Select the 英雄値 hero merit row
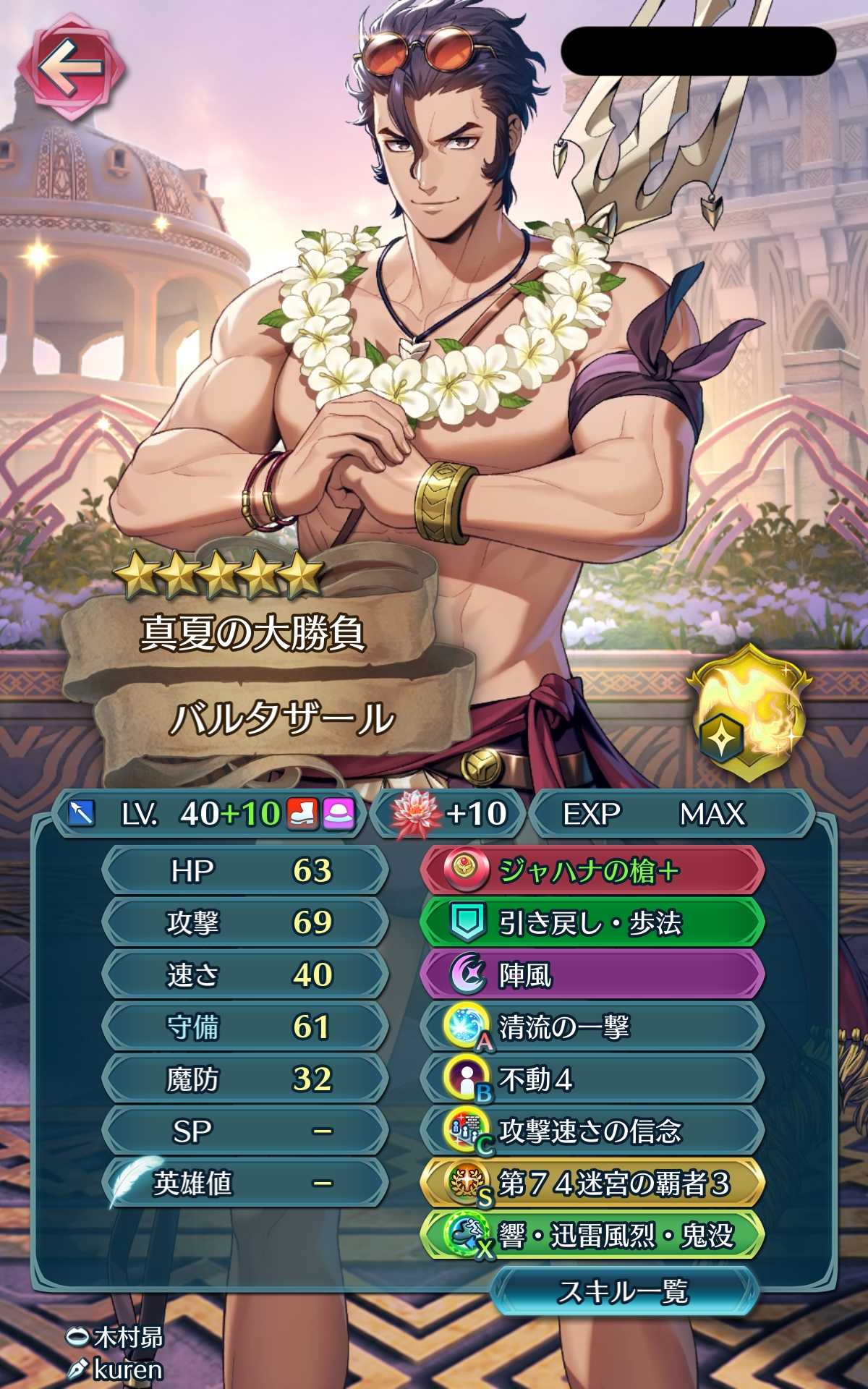This screenshot has height=1389, width=868. pyautogui.click(x=244, y=1184)
